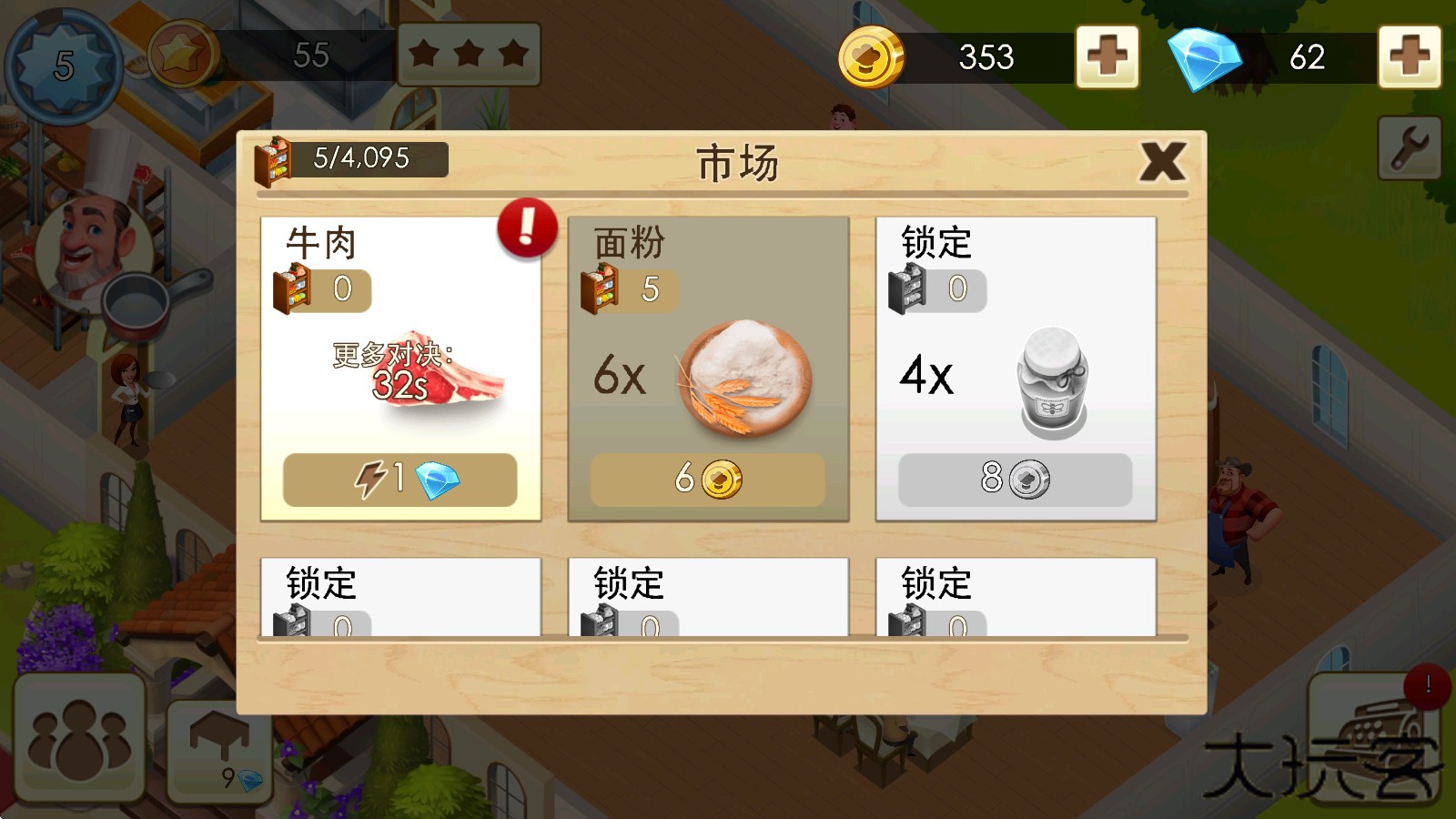
Task: Click the XP progress bar showing 55
Action: [x=309, y=56]
